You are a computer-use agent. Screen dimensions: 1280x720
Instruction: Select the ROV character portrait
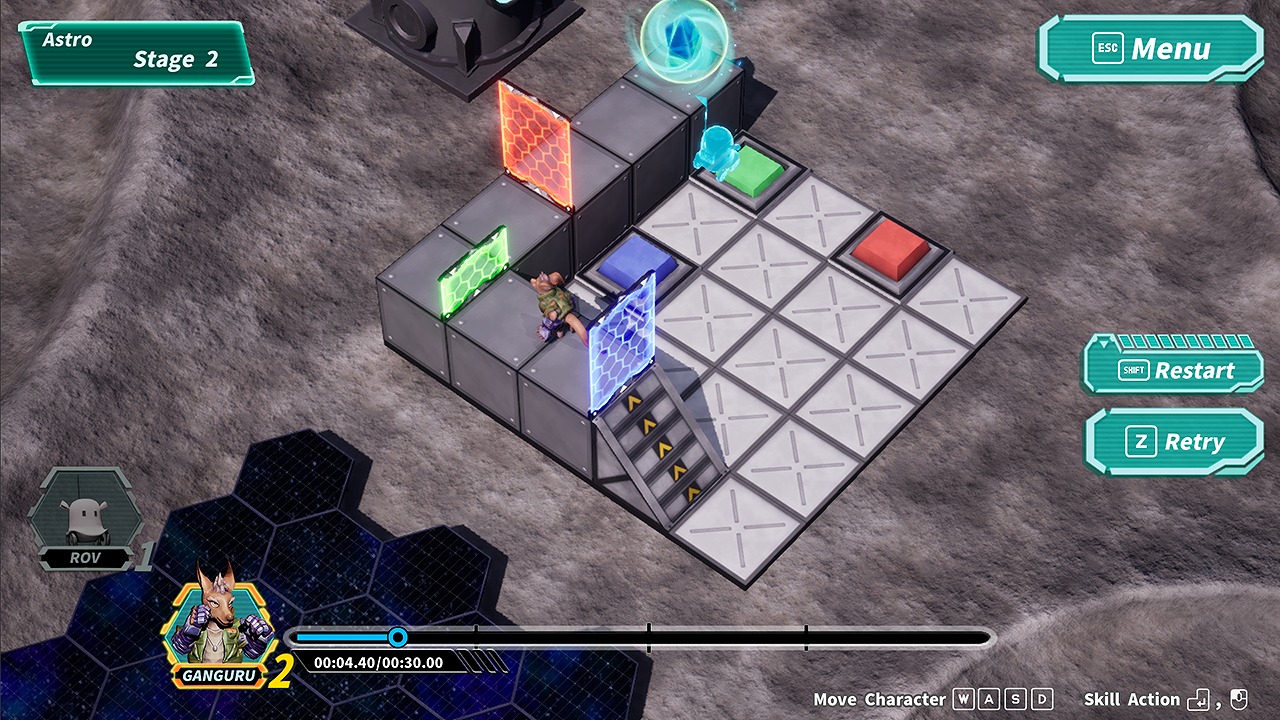(84, 516)
